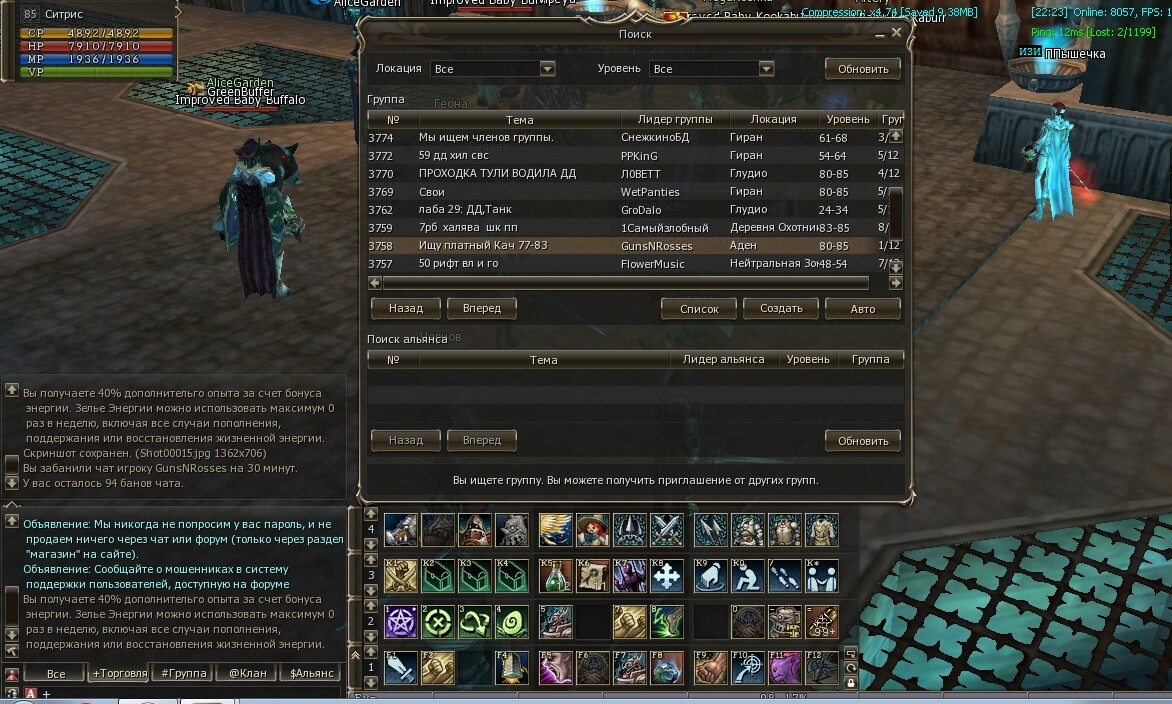Open the Локация dropdown
The height and width of the screenshot is (704, 1172).
coord(547,69)
